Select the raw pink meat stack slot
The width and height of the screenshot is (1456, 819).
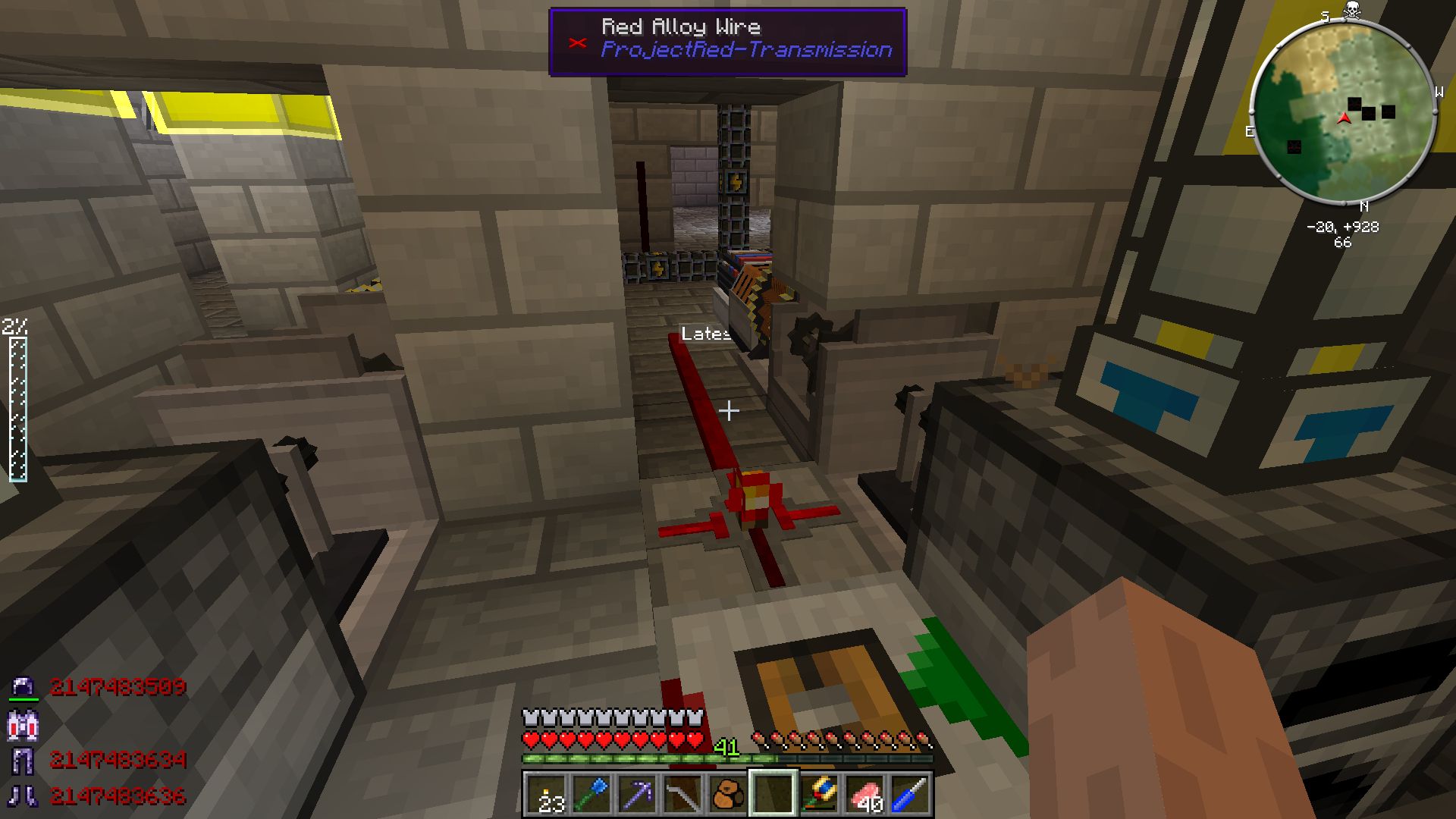tap(864, 794)
